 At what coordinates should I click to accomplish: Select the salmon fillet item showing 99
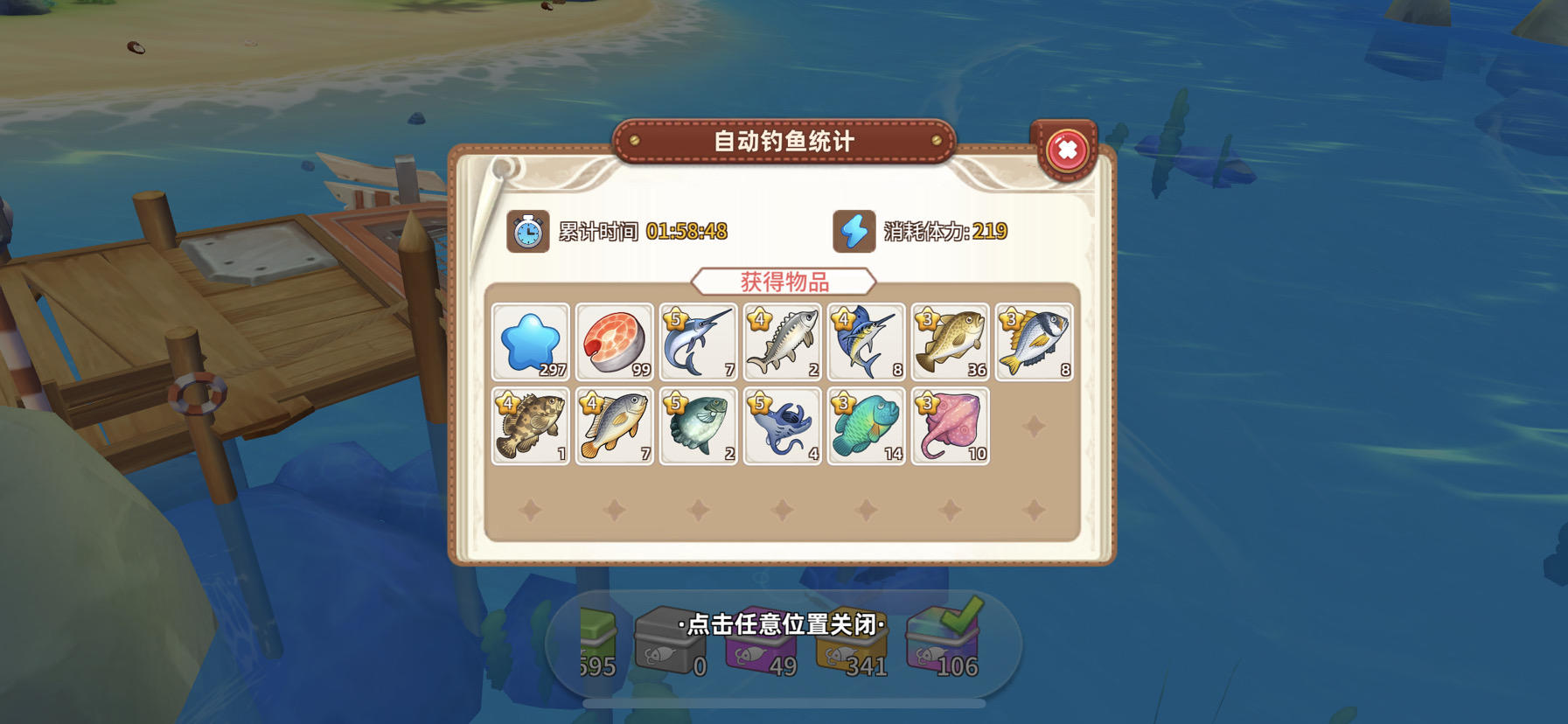pos(614,341)
